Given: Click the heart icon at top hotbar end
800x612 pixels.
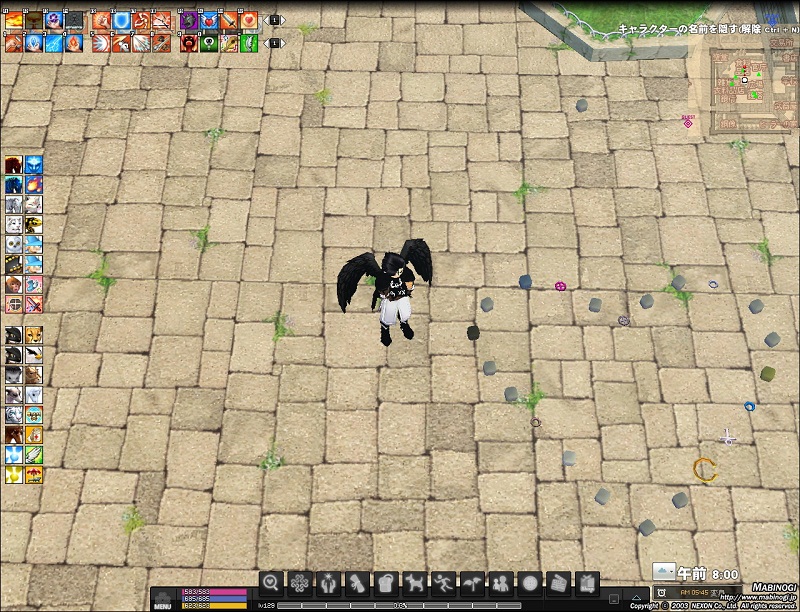Looking at the screenshot, I should click(248, 19).
